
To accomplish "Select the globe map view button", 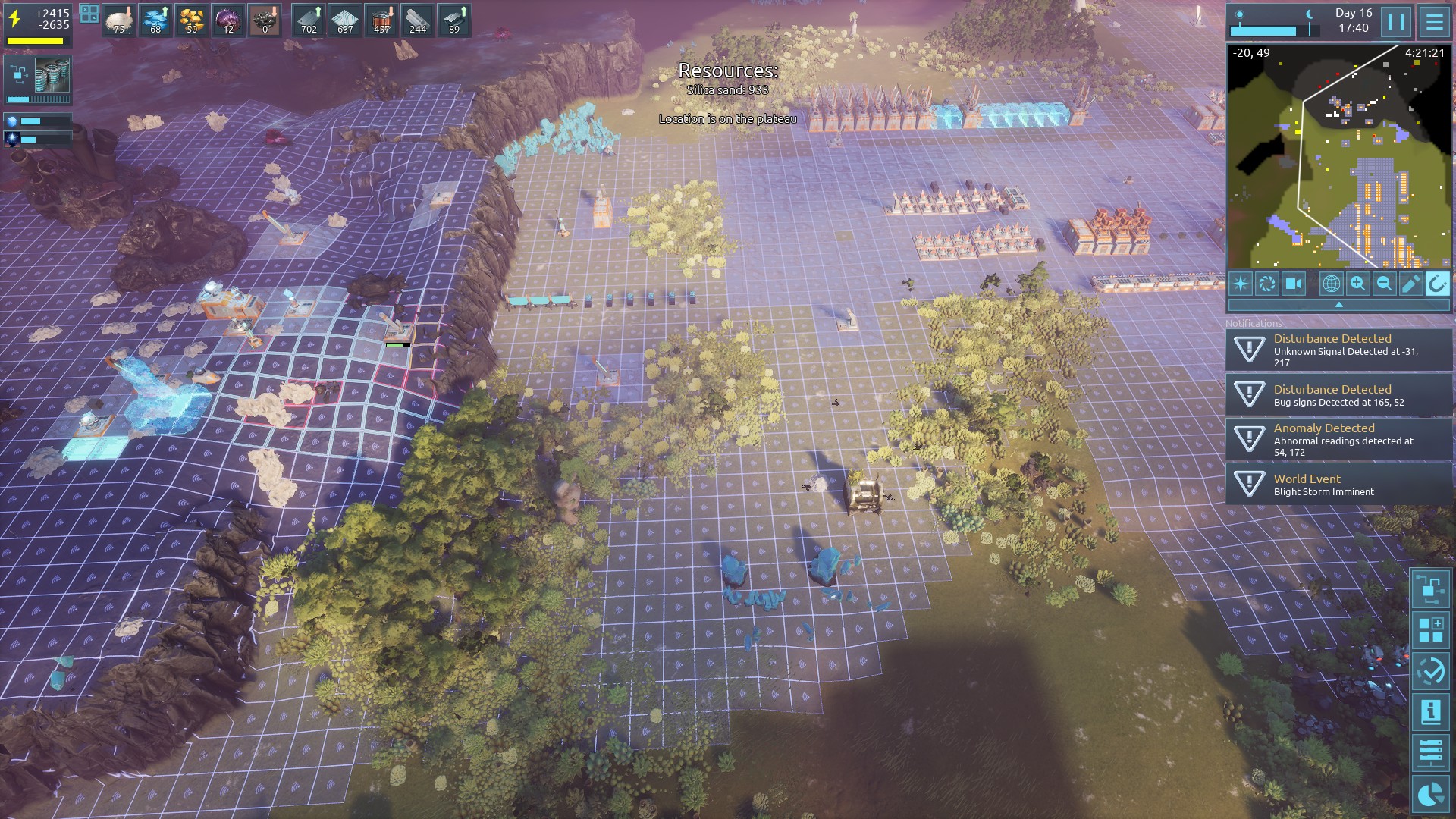I will coord(1331,284).
